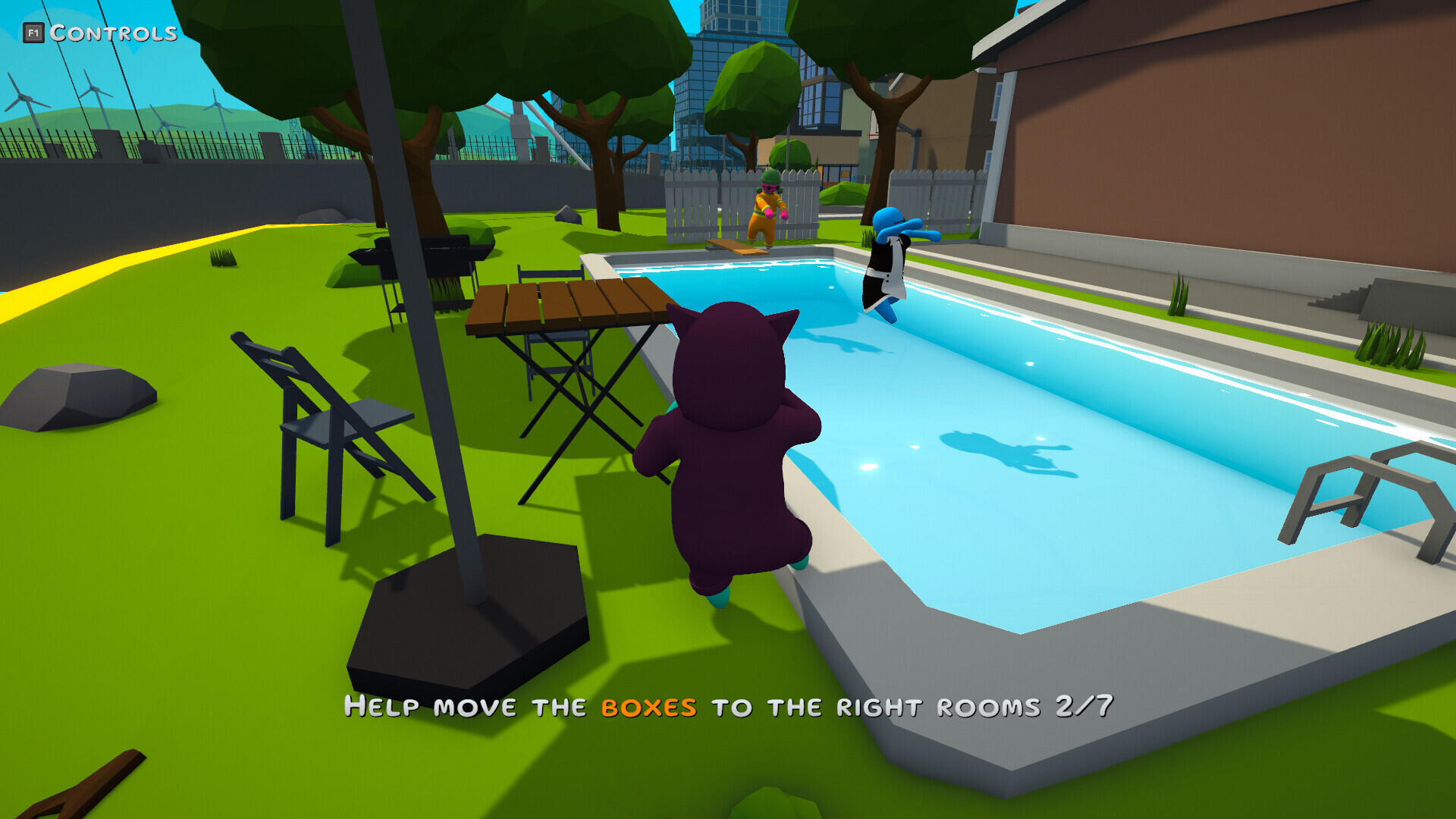1456x819 pixels.
Task: Select the purple cat-eared character
Action: (x=732, y=455)
